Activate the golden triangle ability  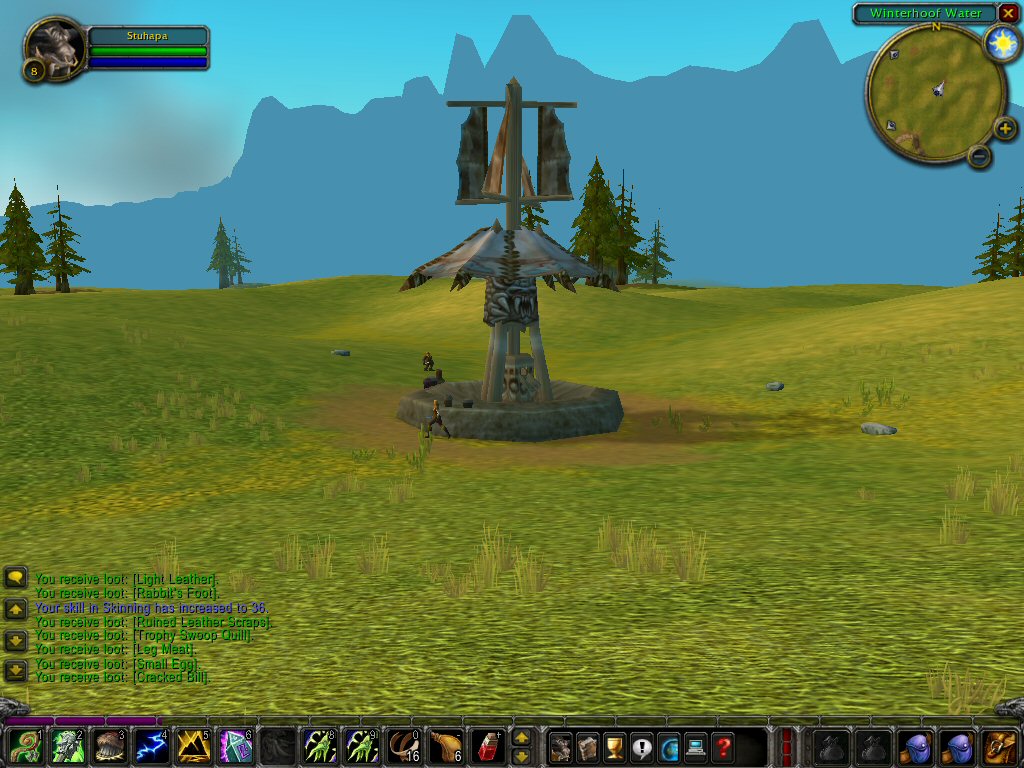[x=193, y=747]
